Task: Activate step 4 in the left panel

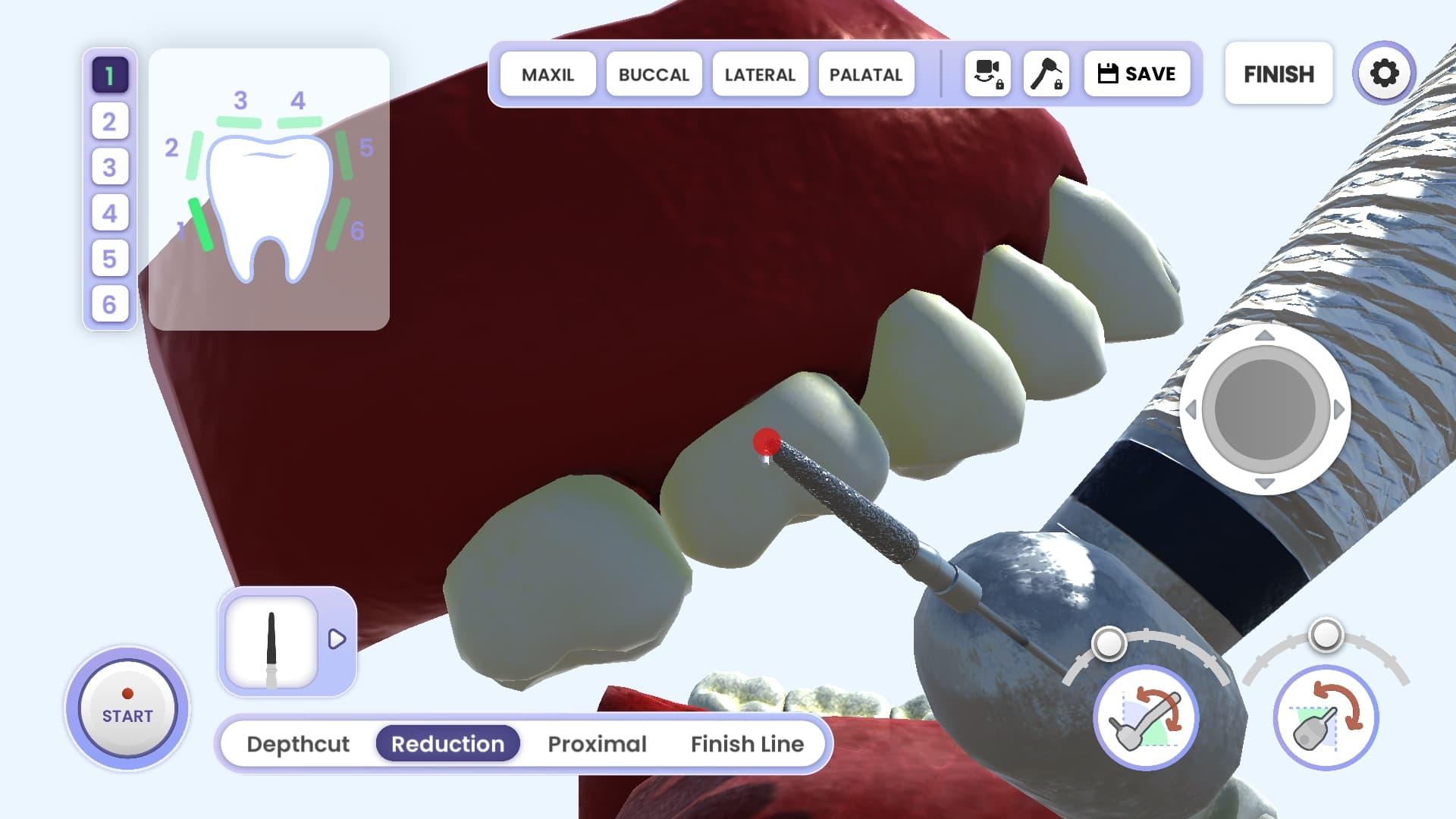Action: tap(109, 213)
